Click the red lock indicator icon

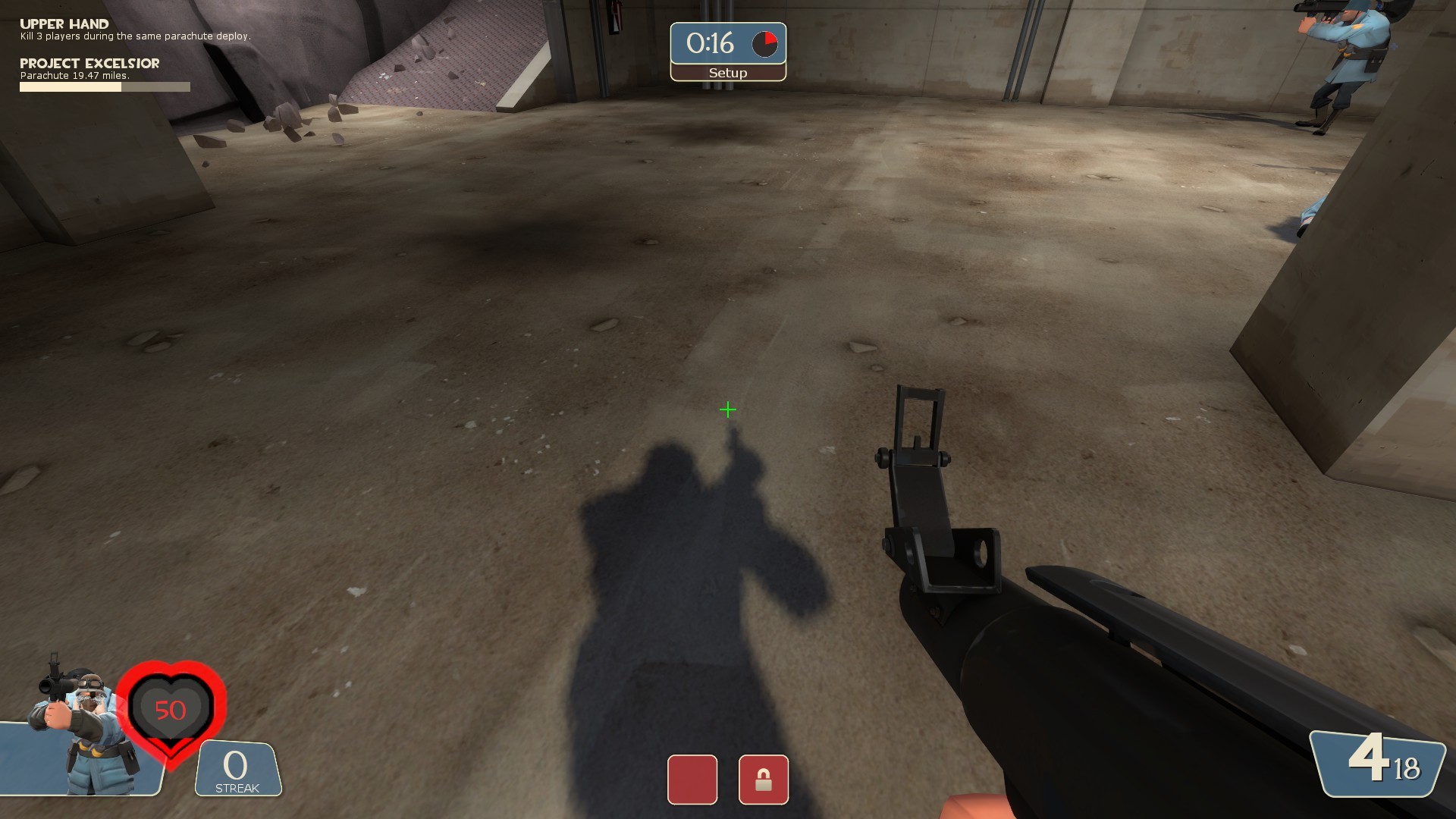tap(763, 780)
